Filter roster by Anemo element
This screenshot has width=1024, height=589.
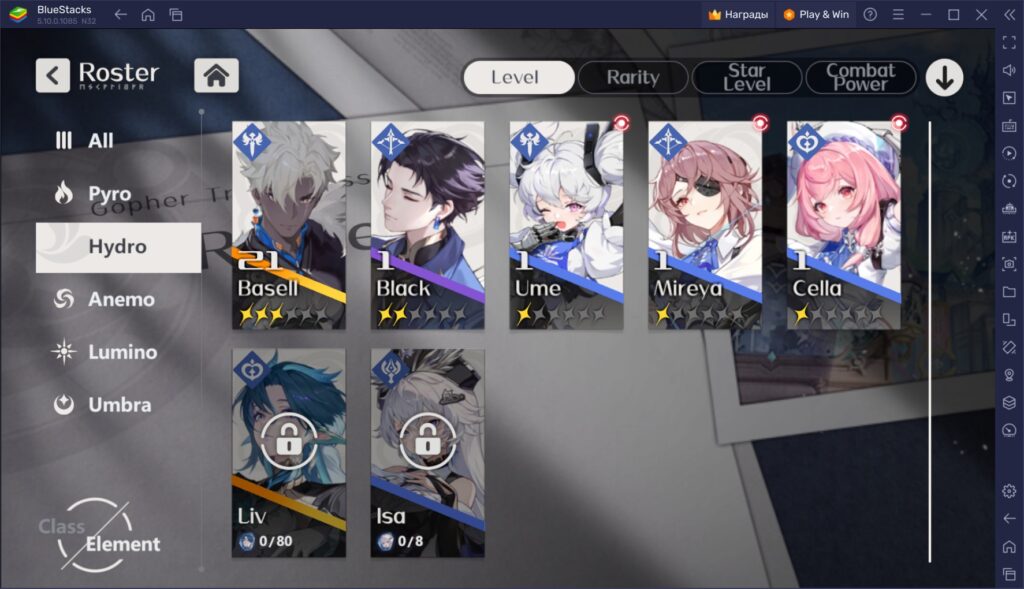point(120,300)
